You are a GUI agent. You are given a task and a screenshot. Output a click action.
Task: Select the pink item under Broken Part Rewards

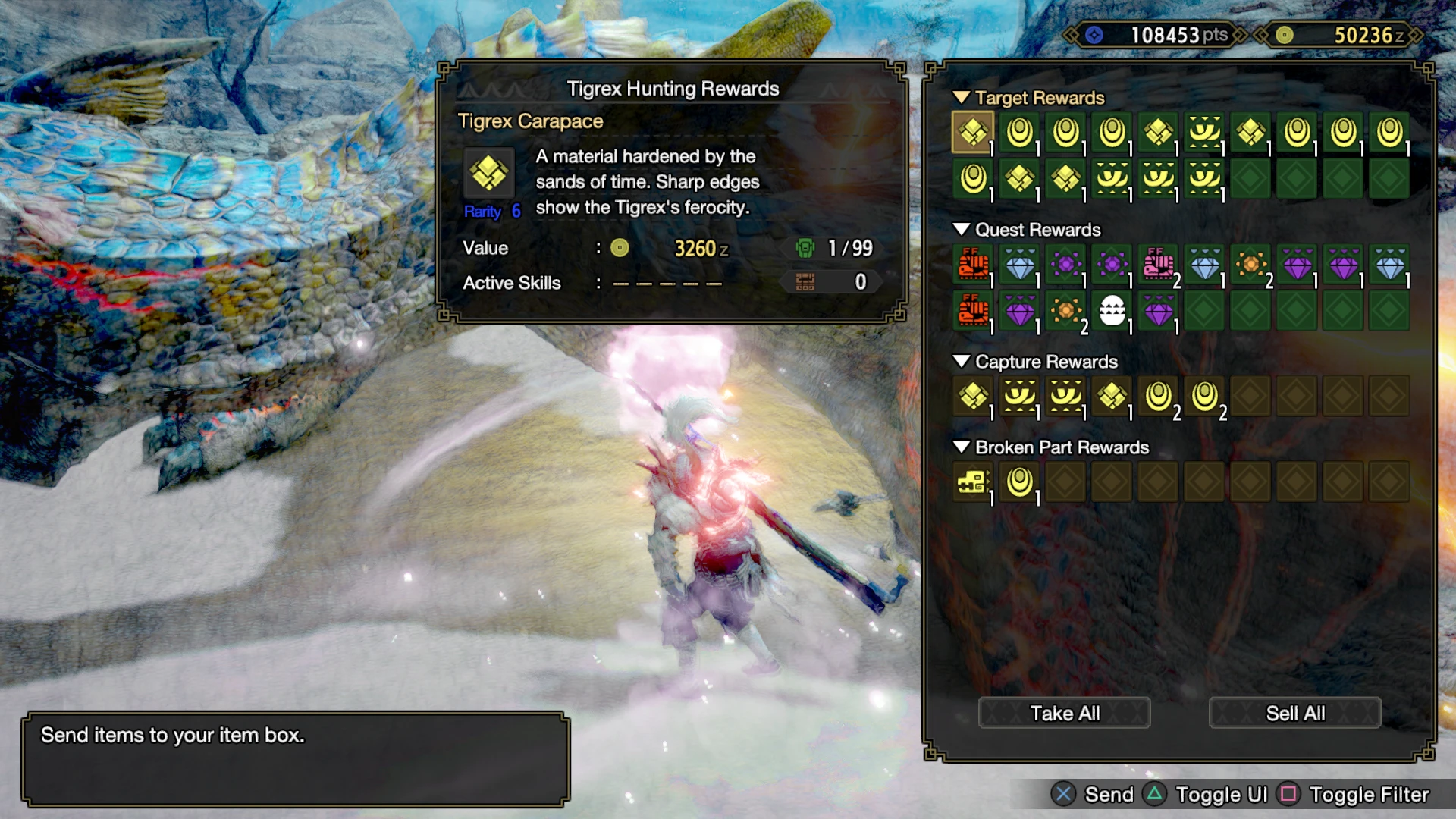point(974,483)
